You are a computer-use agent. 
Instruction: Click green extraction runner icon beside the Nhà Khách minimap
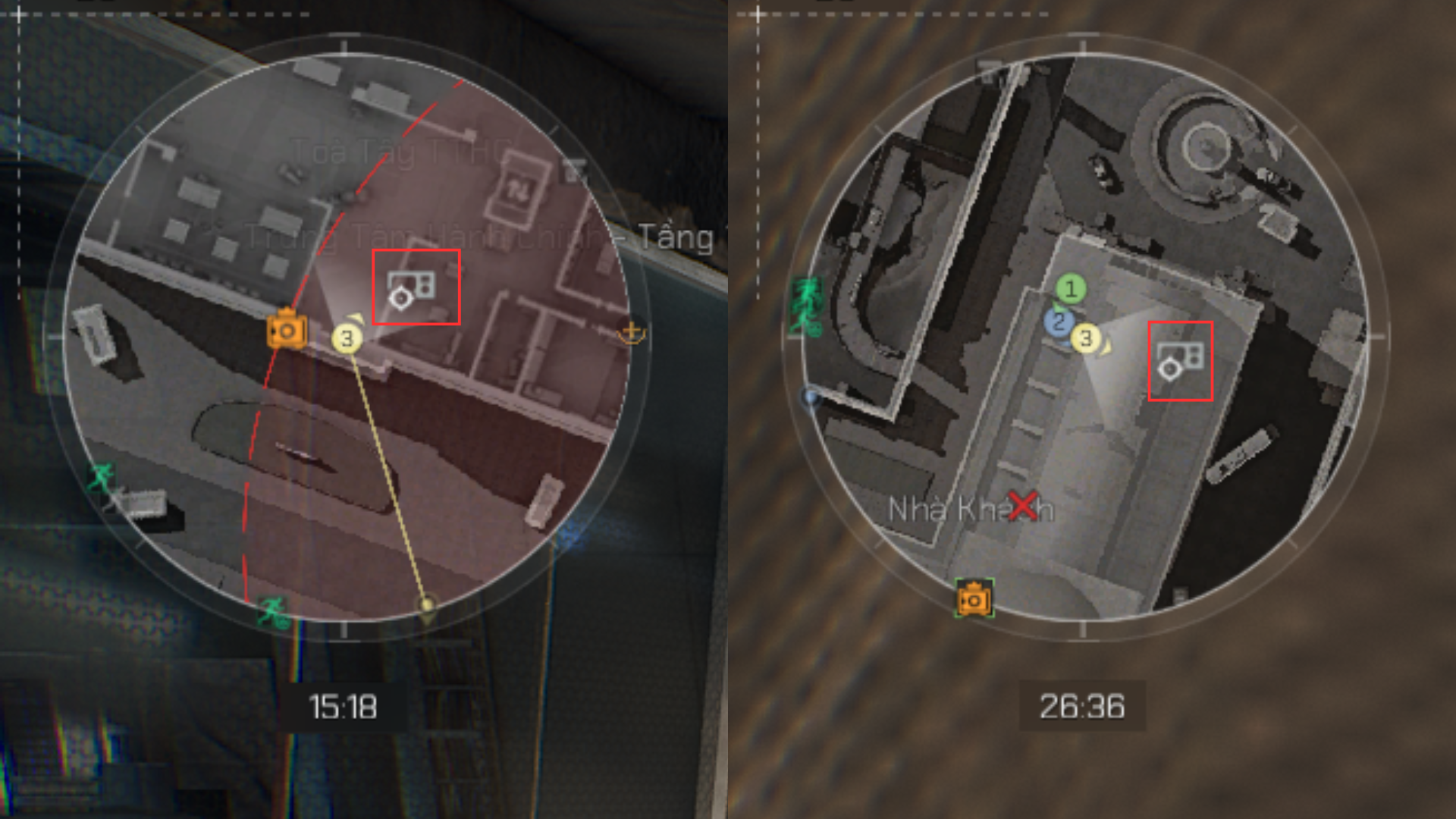(x=806, y=305)
